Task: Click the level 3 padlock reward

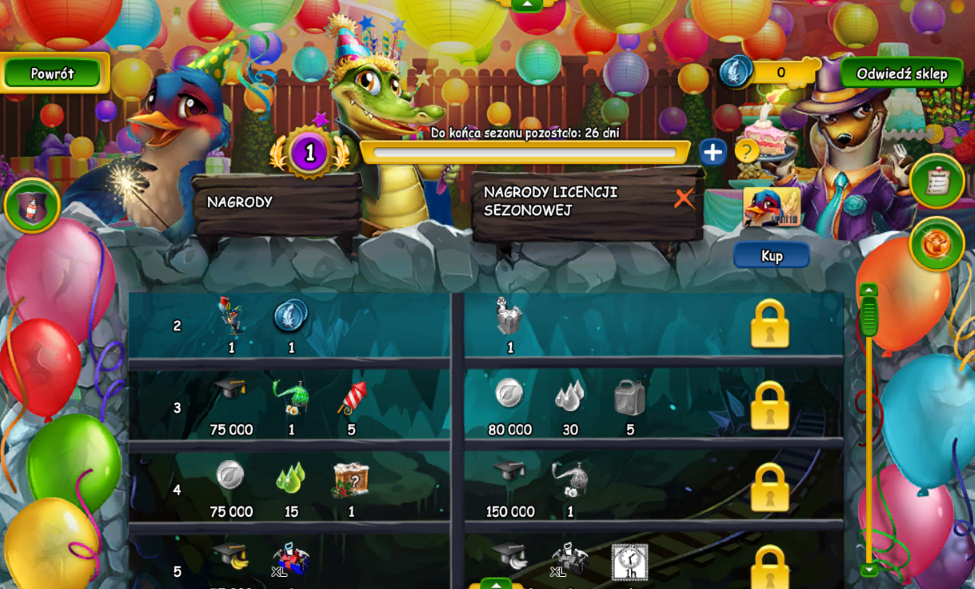Action: click(x=769, y=405)
